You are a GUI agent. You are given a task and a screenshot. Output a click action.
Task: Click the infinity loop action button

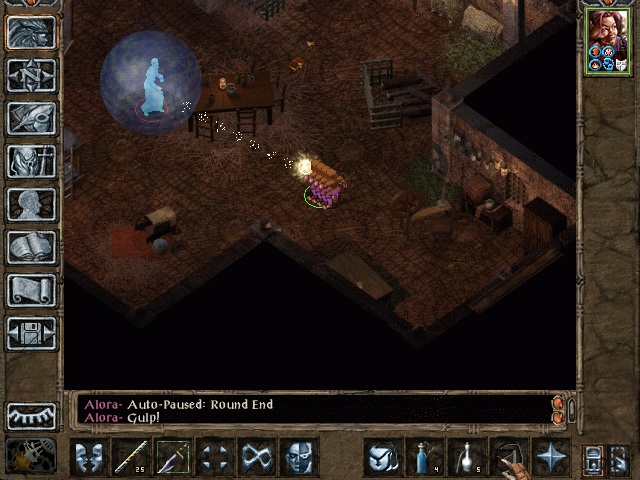pyautogui.click(x=257, y=458)
